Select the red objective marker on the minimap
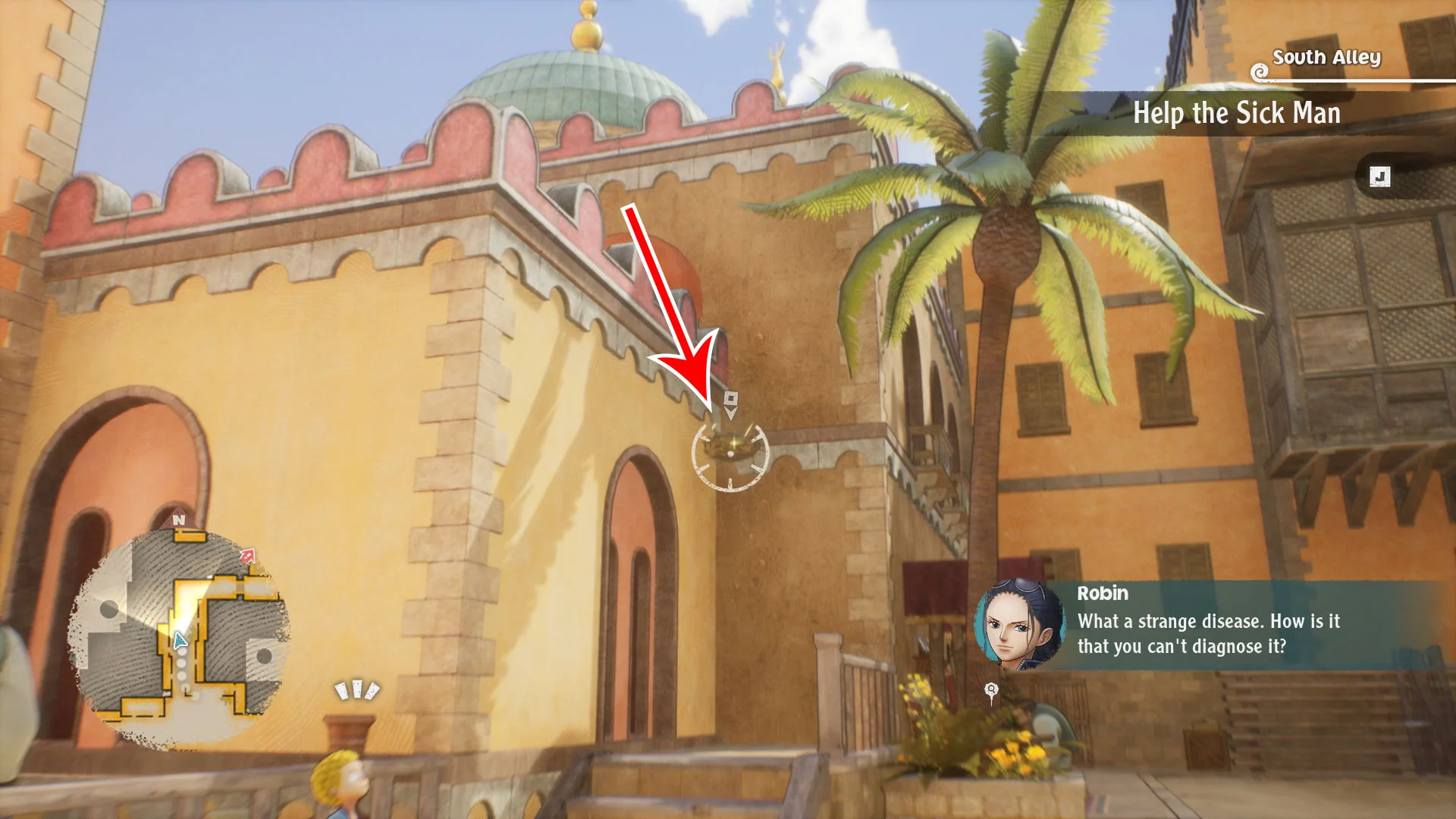 click(248, 556)
